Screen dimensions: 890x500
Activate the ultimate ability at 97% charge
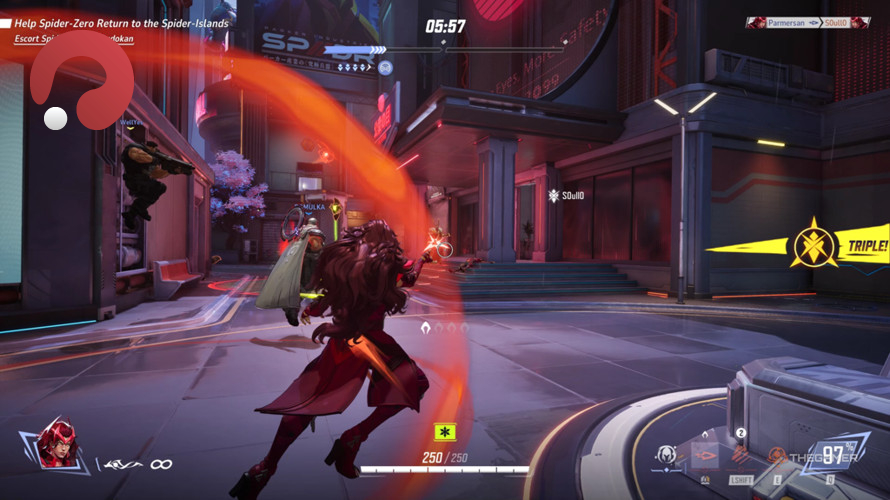click(x=832, y=454)
